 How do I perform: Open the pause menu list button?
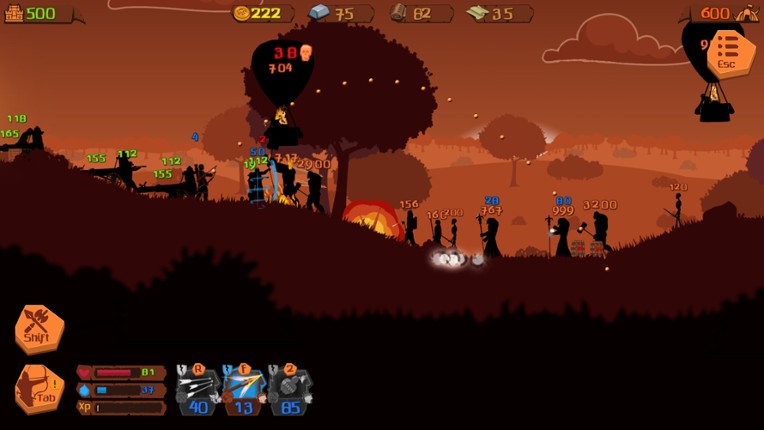click(729, 52)
